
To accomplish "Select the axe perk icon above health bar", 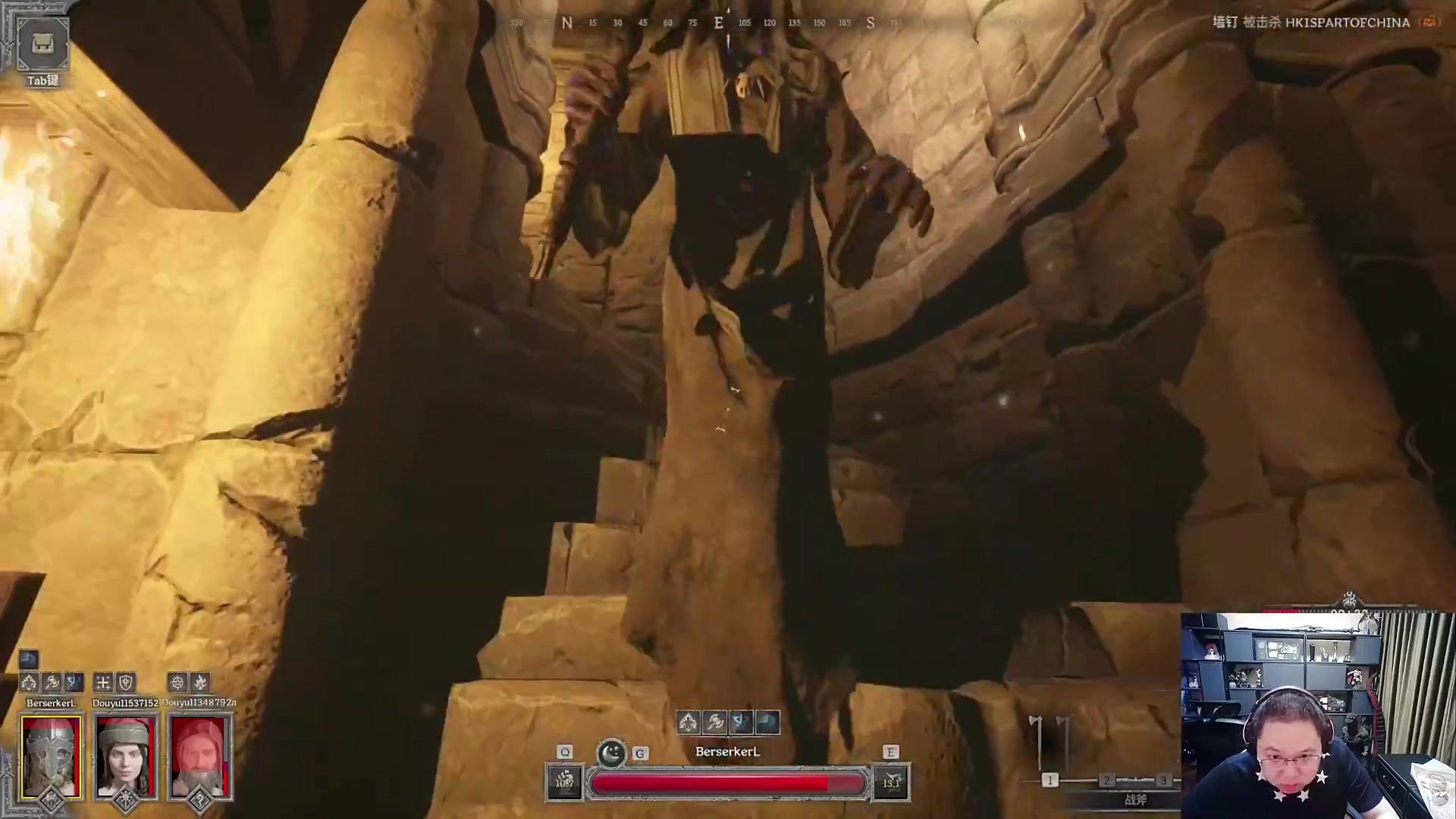I will click(x=714, y=722).
